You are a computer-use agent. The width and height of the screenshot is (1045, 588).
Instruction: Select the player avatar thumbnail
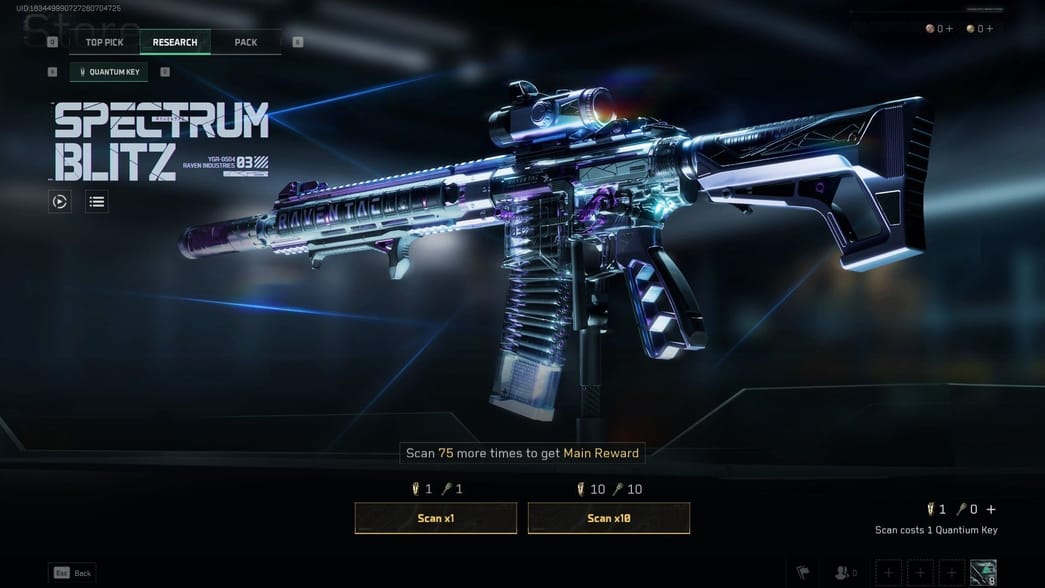pyautogui.click(x=983, y=573)
